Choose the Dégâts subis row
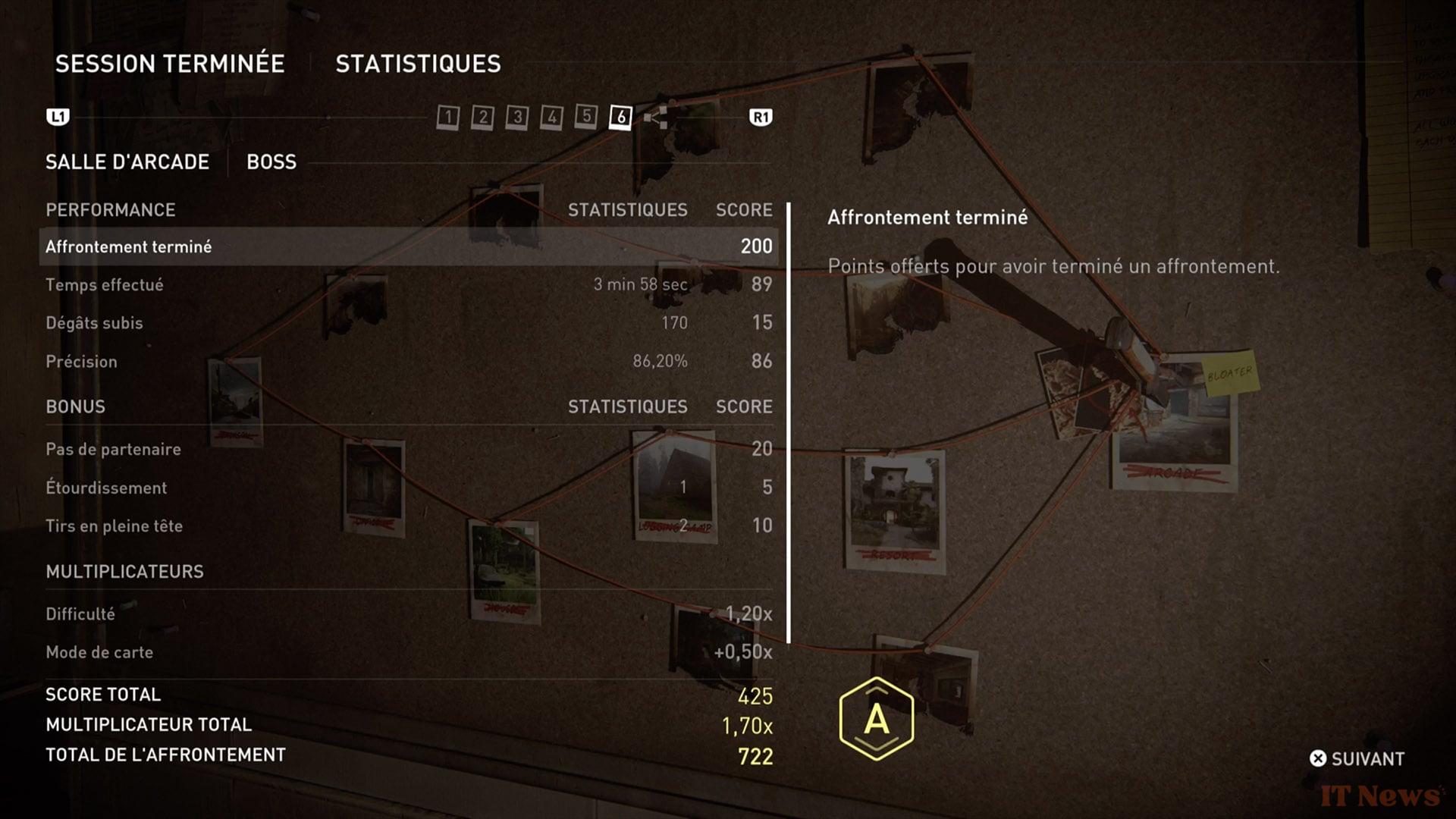This screenshot has width=1456, height=819. pyautogui.click(x=408, y=323)
